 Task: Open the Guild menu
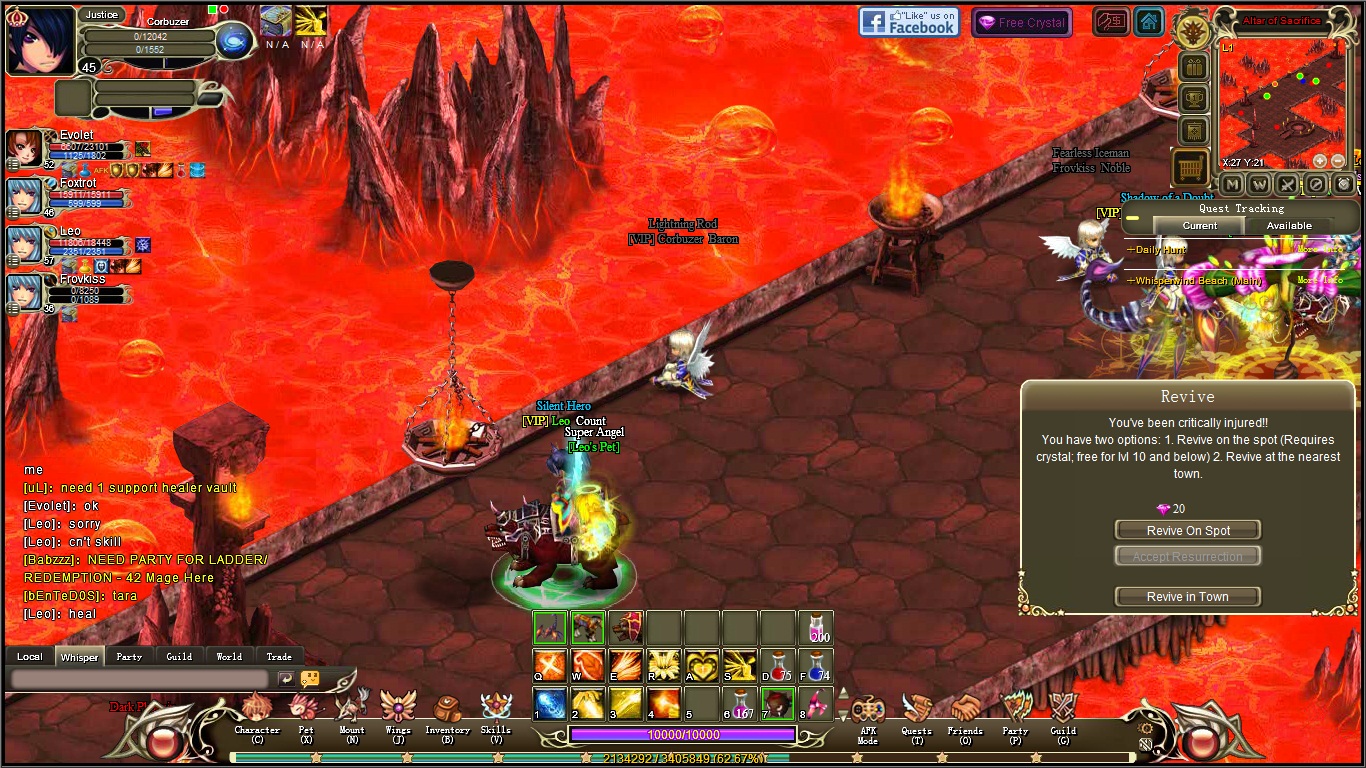click(1063, 714)
